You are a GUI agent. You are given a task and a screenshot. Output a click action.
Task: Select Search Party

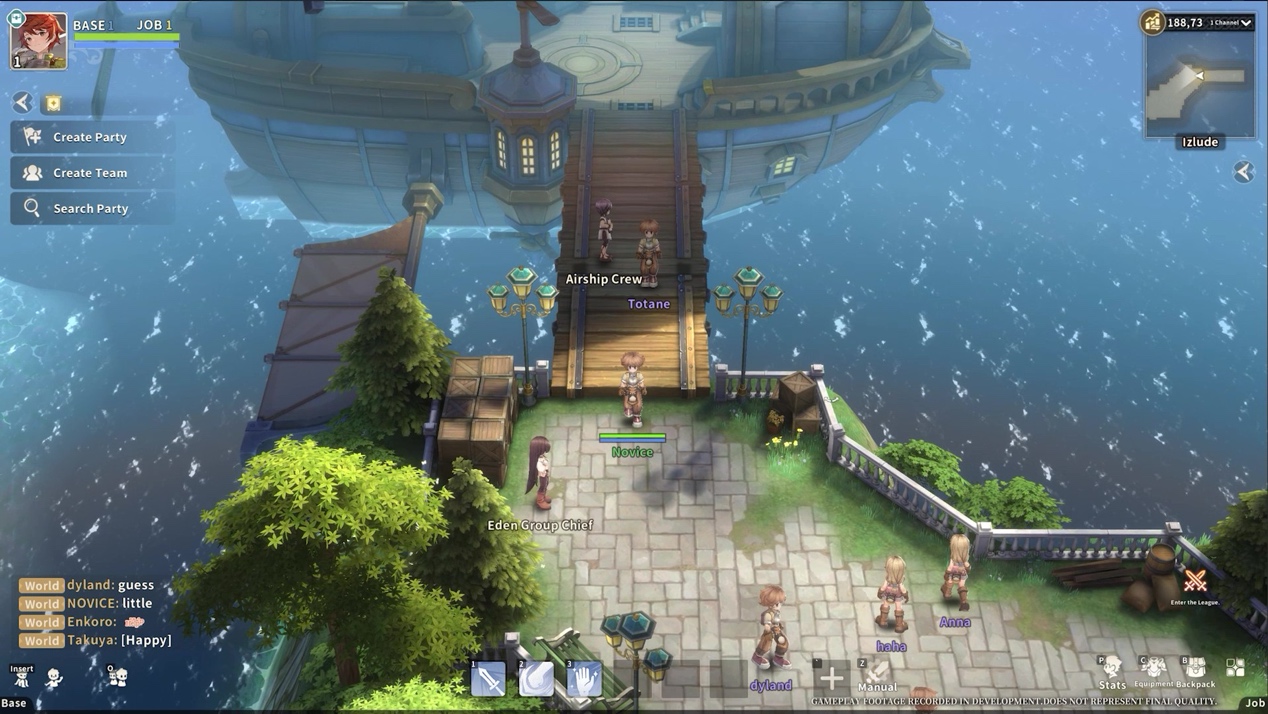point(90,208)
